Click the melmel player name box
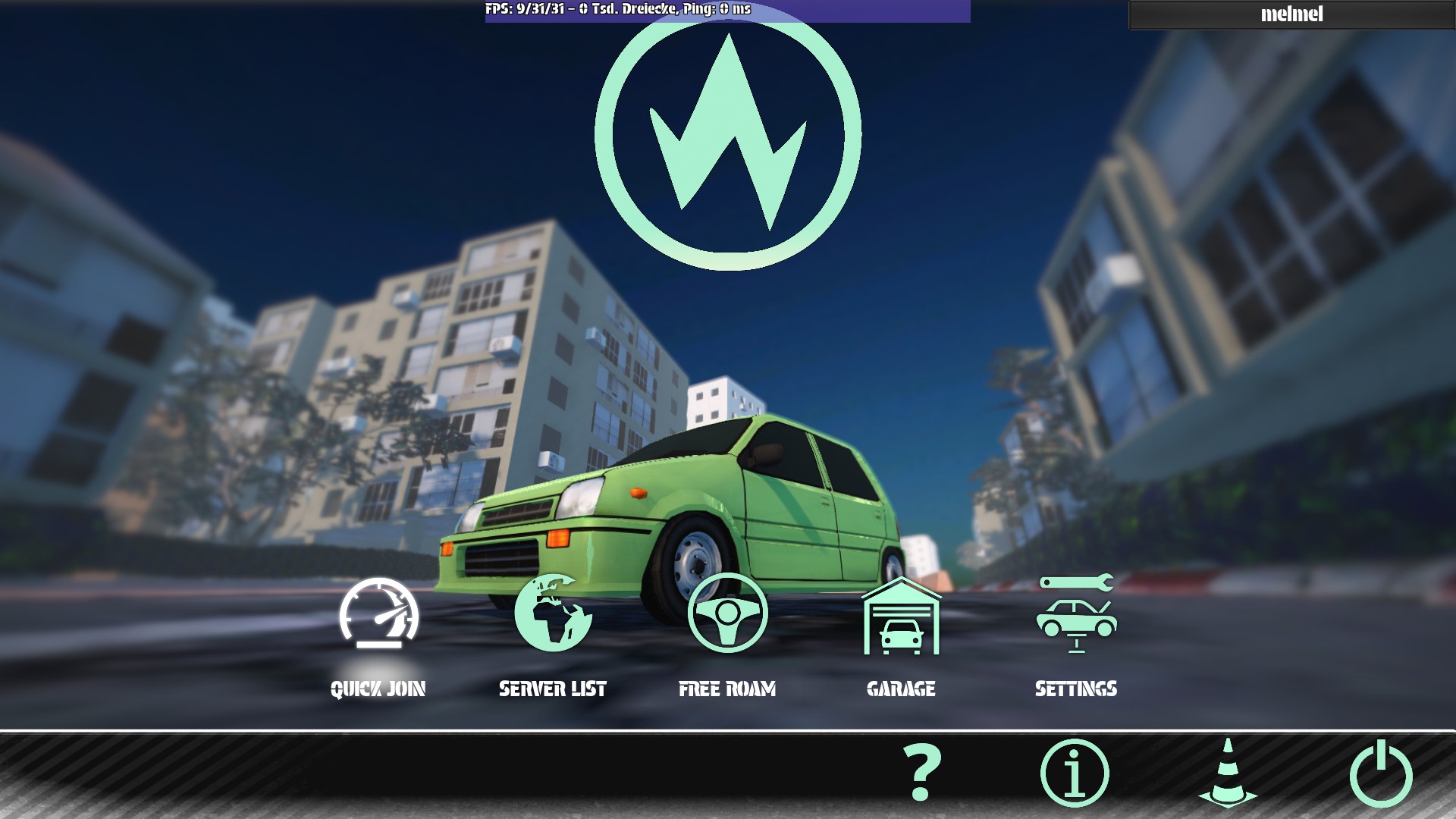Image resolution: width=1456 pixels, height=819 pixels. tap(1291, 14)
